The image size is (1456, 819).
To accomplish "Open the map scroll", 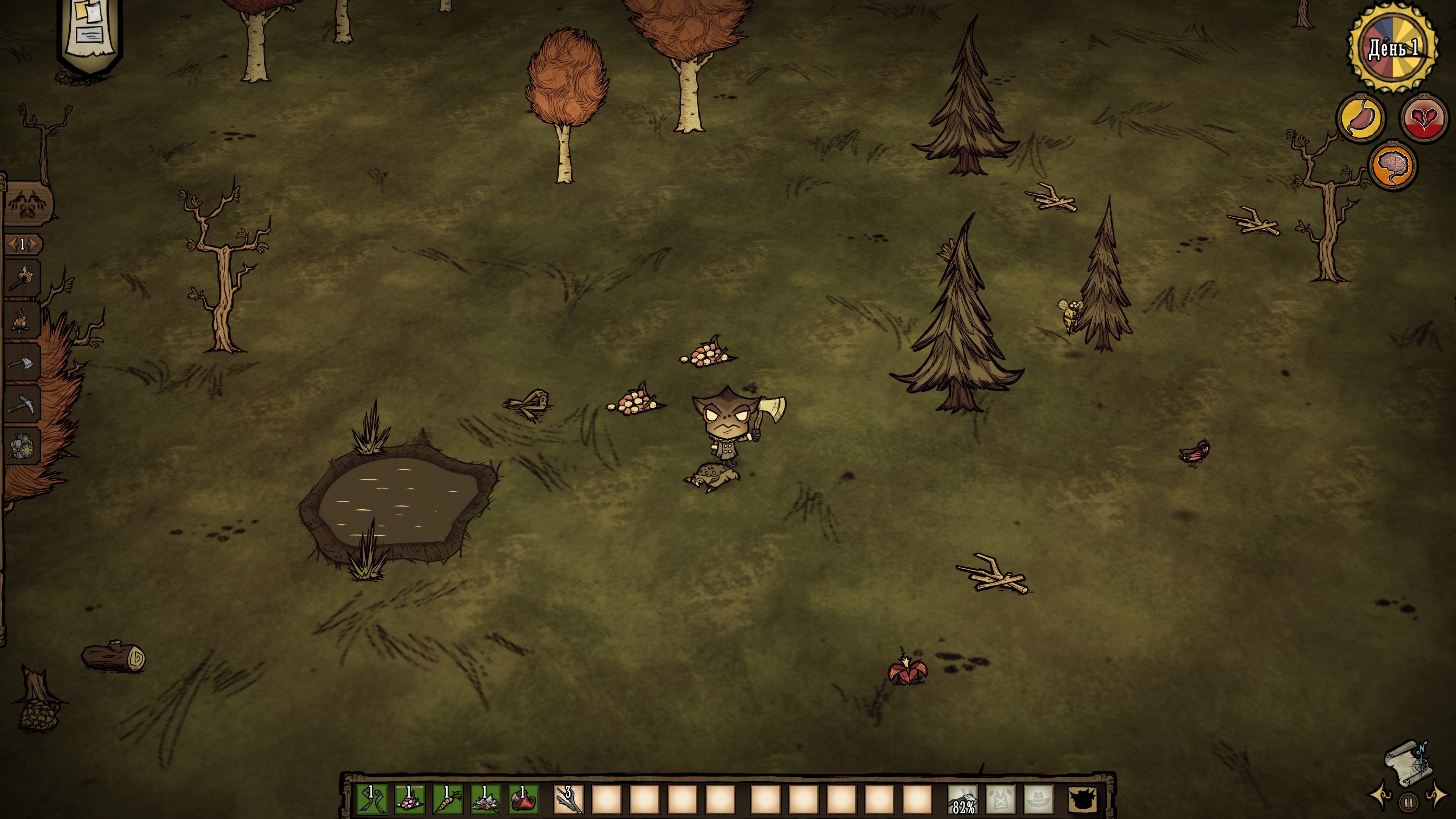I will coord(1406,763).
